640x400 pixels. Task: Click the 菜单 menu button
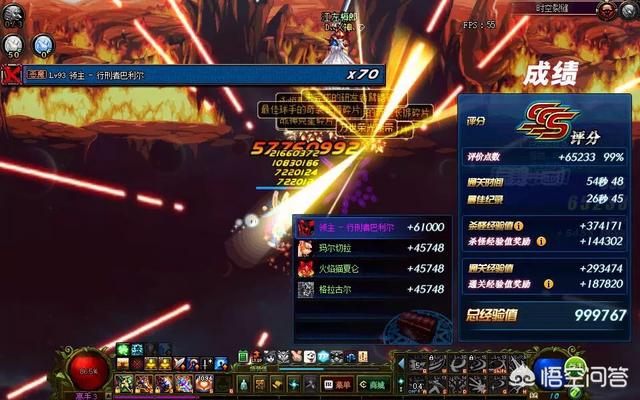[x=339, y=383]
